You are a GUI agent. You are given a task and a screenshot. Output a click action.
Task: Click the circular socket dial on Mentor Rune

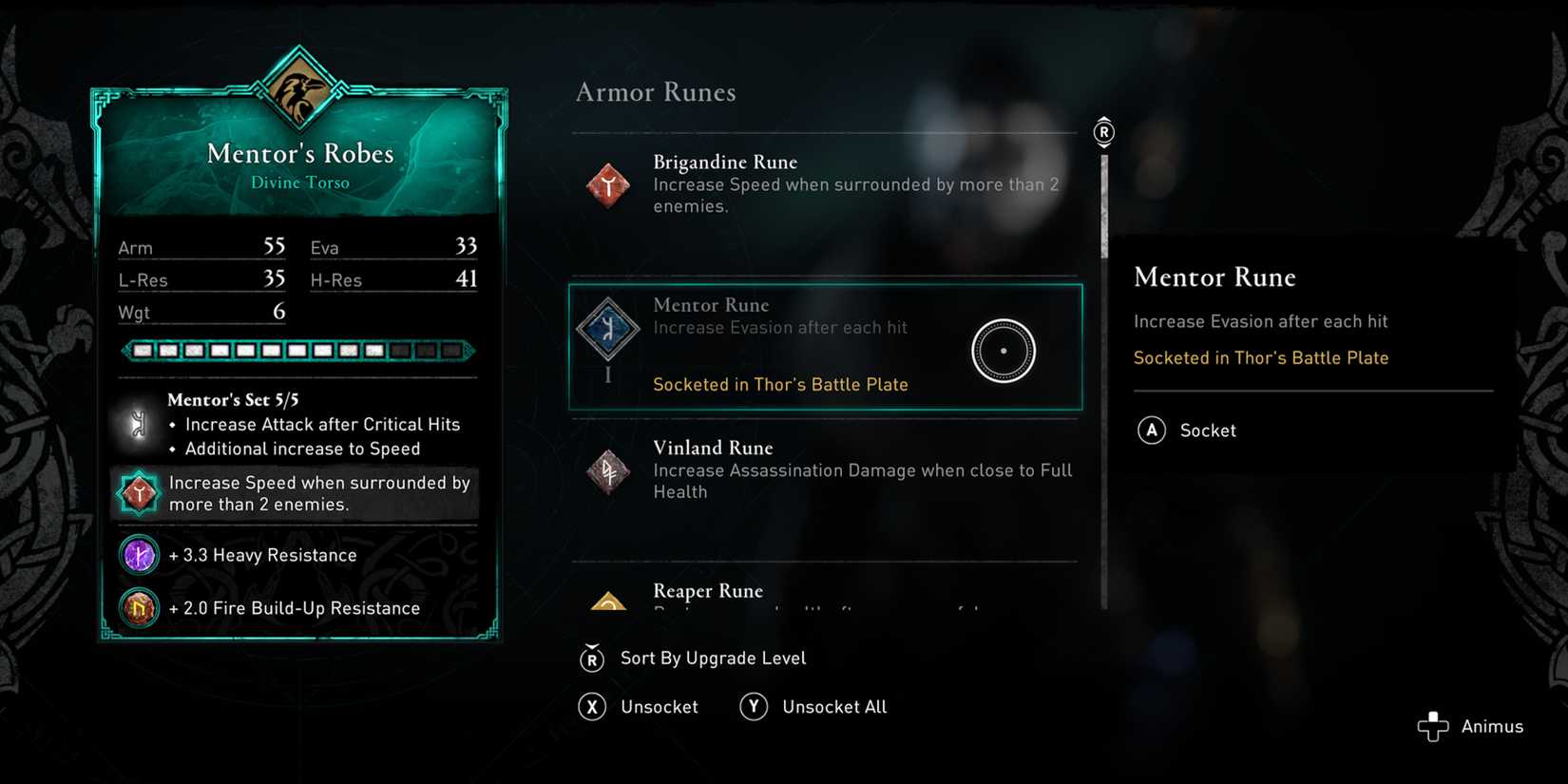pos(1004,350)
